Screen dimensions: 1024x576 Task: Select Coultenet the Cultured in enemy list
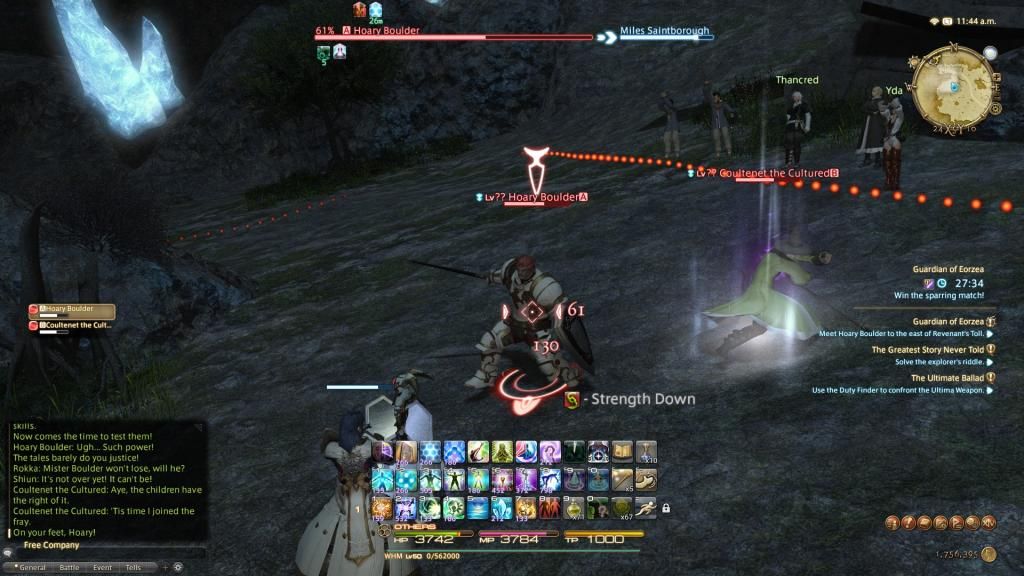click(x=73, y=325)
